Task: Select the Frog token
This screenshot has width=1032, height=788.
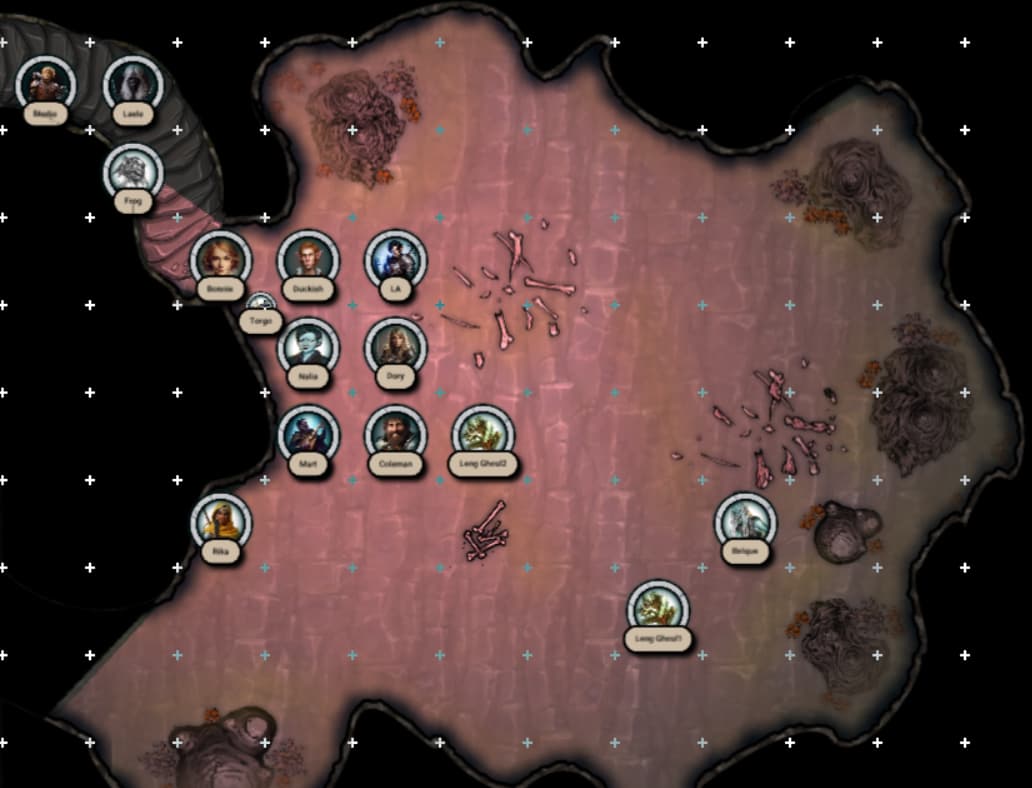Action: (x=133, y=172)
